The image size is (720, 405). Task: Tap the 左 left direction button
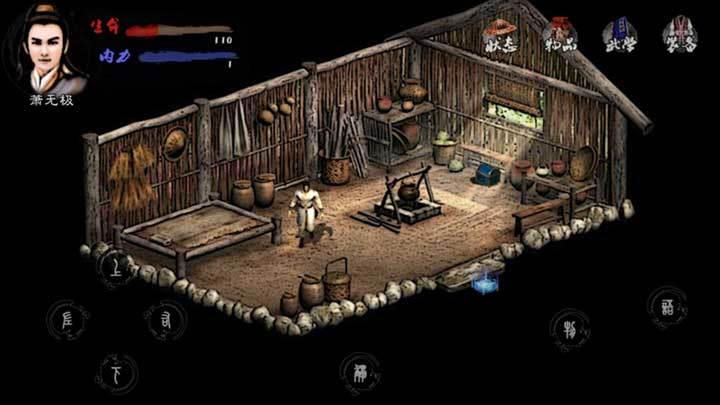(x=67, y=320)
